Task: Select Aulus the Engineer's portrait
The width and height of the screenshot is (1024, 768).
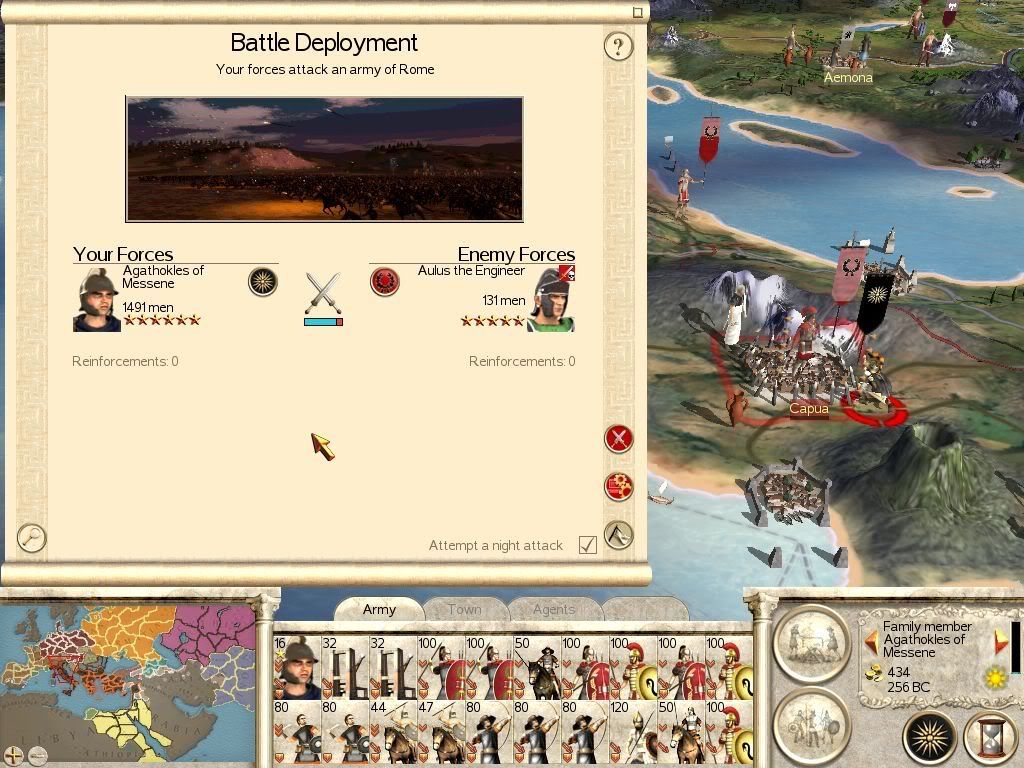Action: (551, 299)
